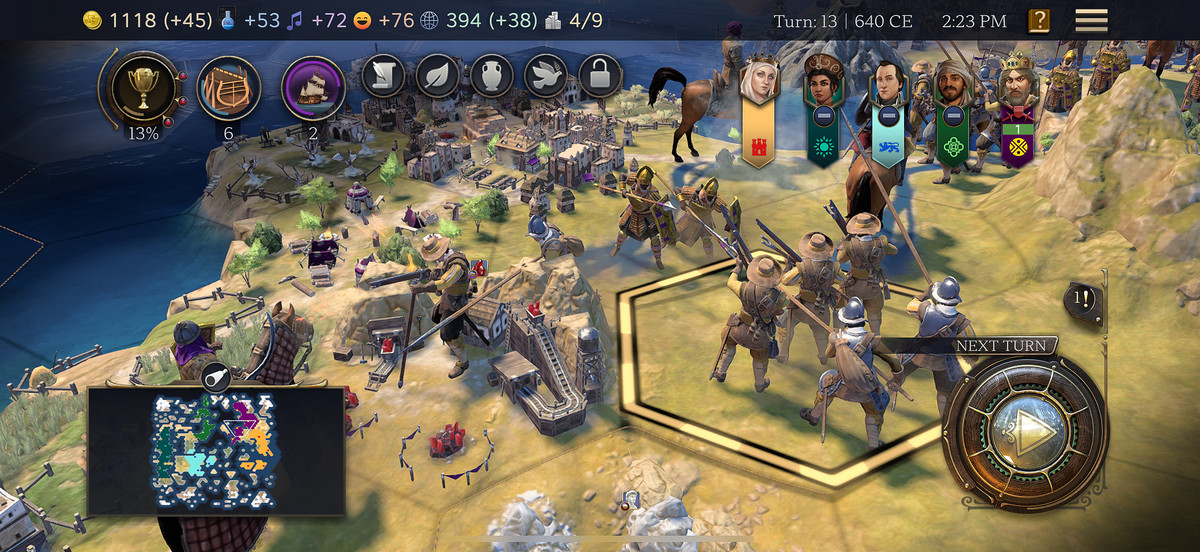This screenshot has width=1200, height=552.
Task: Open the main menu hamburger icon
Action: (1091, 20)
